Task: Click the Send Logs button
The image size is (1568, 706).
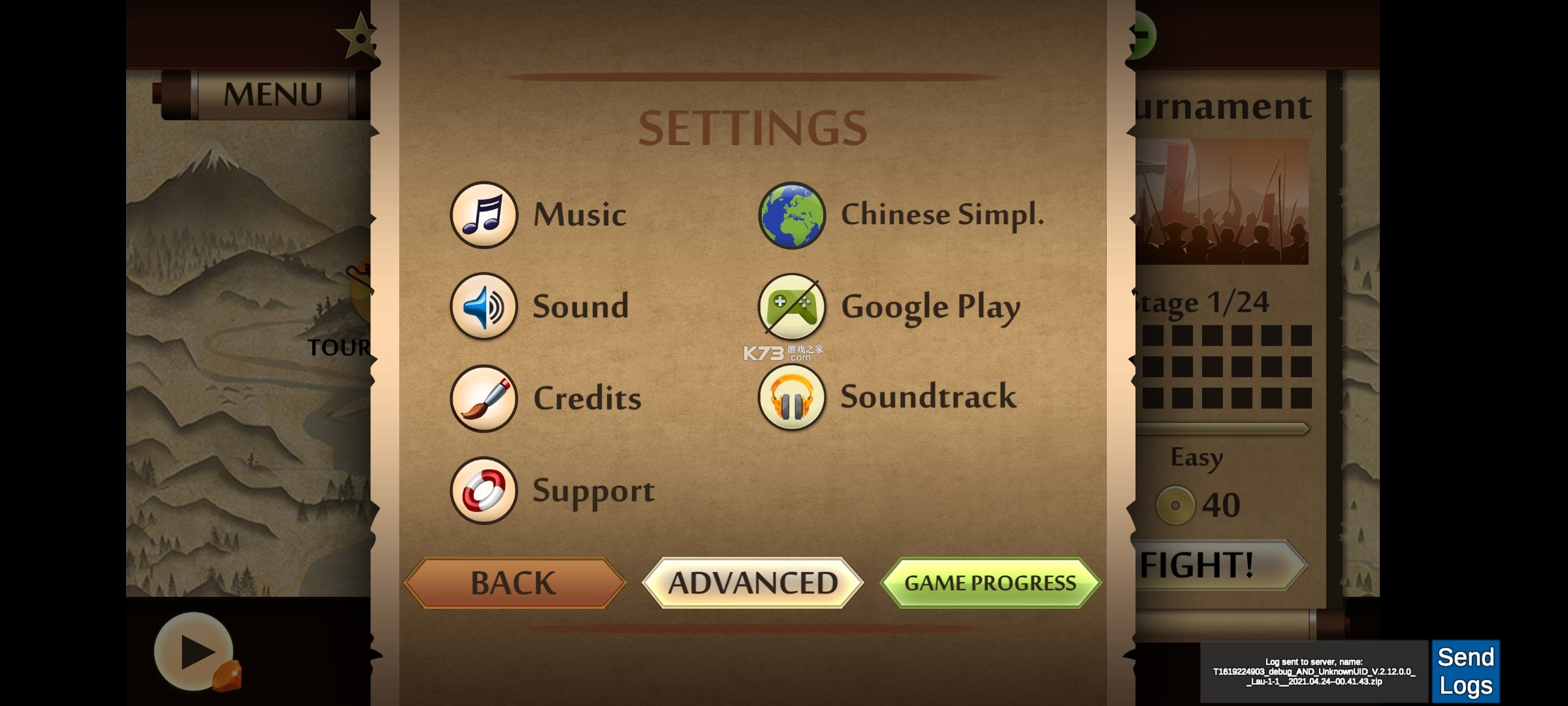Action: pos(1465,670)
